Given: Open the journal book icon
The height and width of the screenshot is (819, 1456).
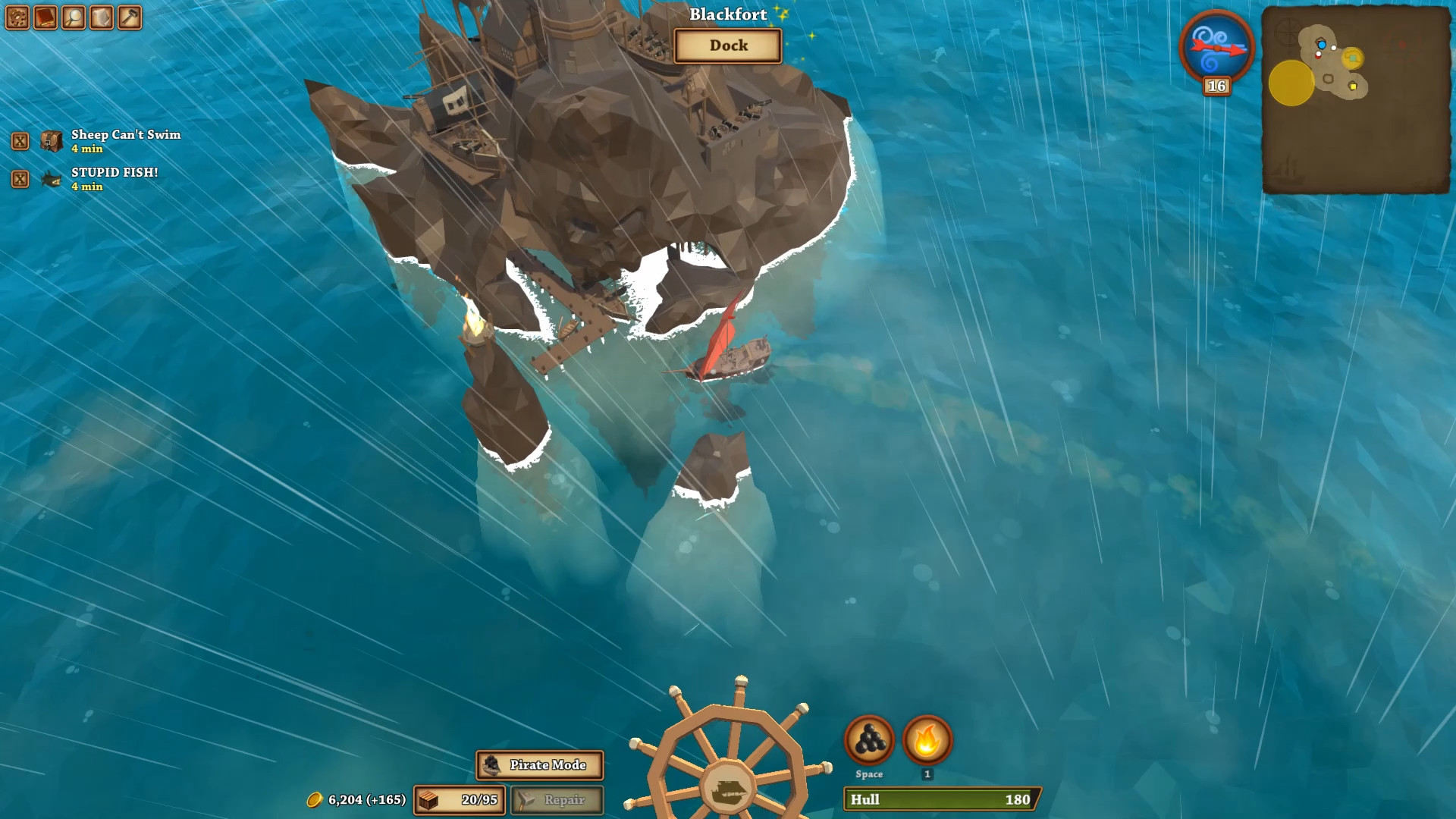Looking at the screenshot, I should tap(45, 17).
